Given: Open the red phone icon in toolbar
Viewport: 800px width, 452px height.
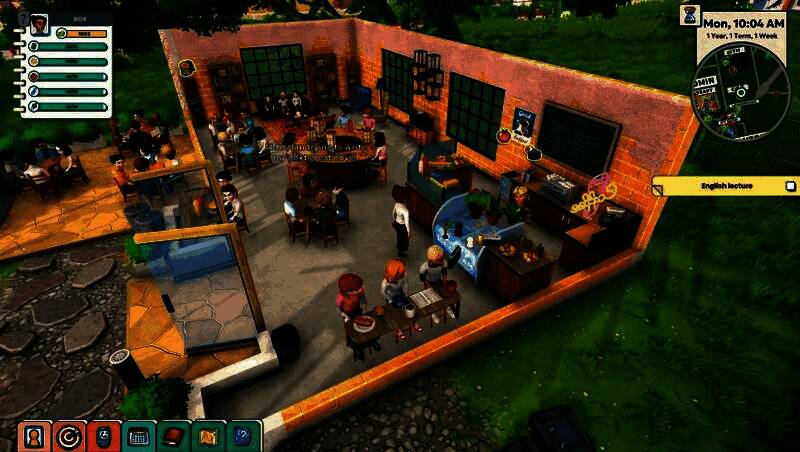Looking at the screenshot, I should tap(105, 436).
